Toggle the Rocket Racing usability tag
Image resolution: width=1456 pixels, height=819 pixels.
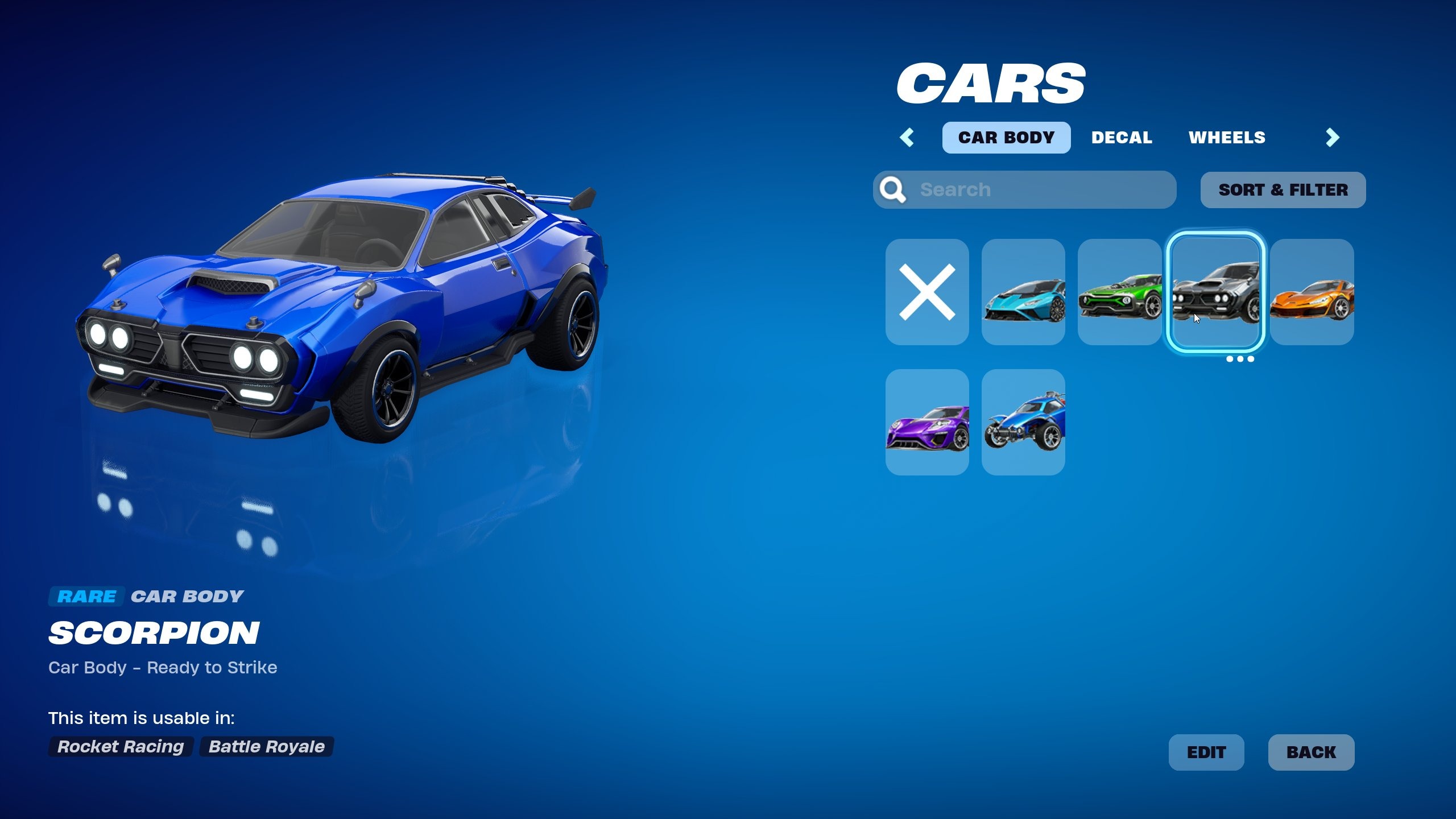tap(119, 747)
